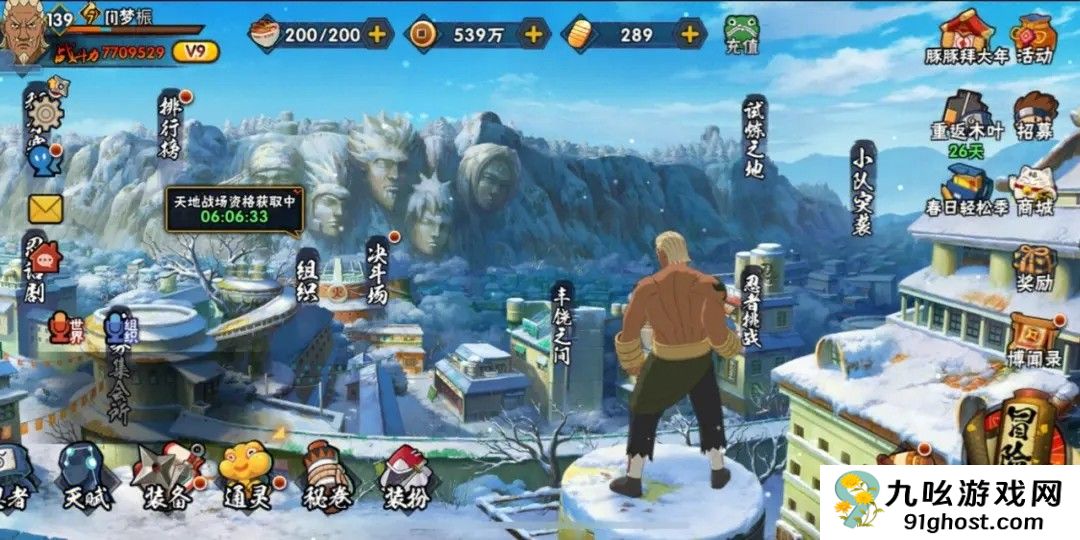Buy more copper coins with plus button
Viewport: 1080px width, 540px height.
pos(533,34)
